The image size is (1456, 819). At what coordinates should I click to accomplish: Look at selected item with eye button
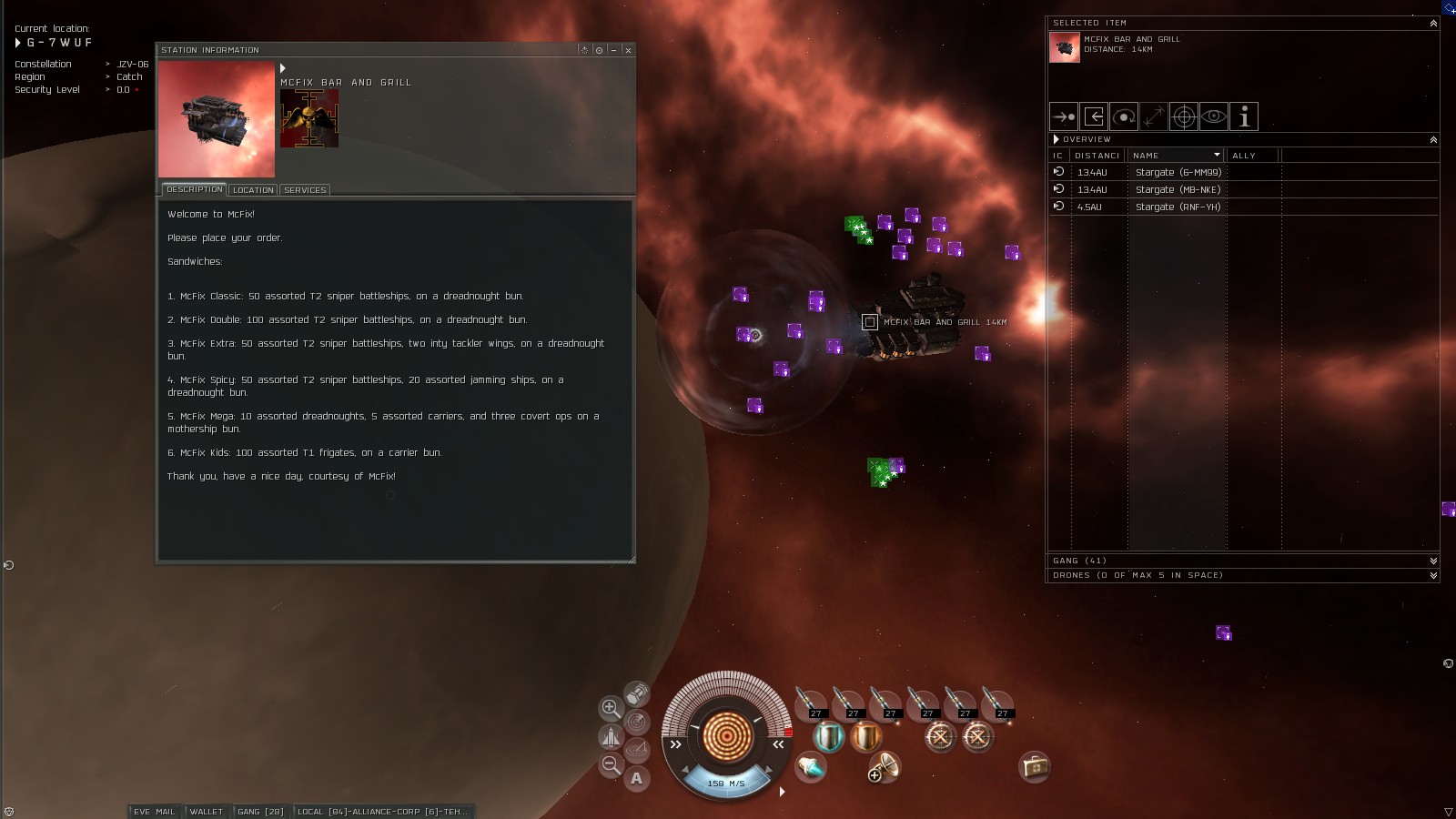[1214, 116]
